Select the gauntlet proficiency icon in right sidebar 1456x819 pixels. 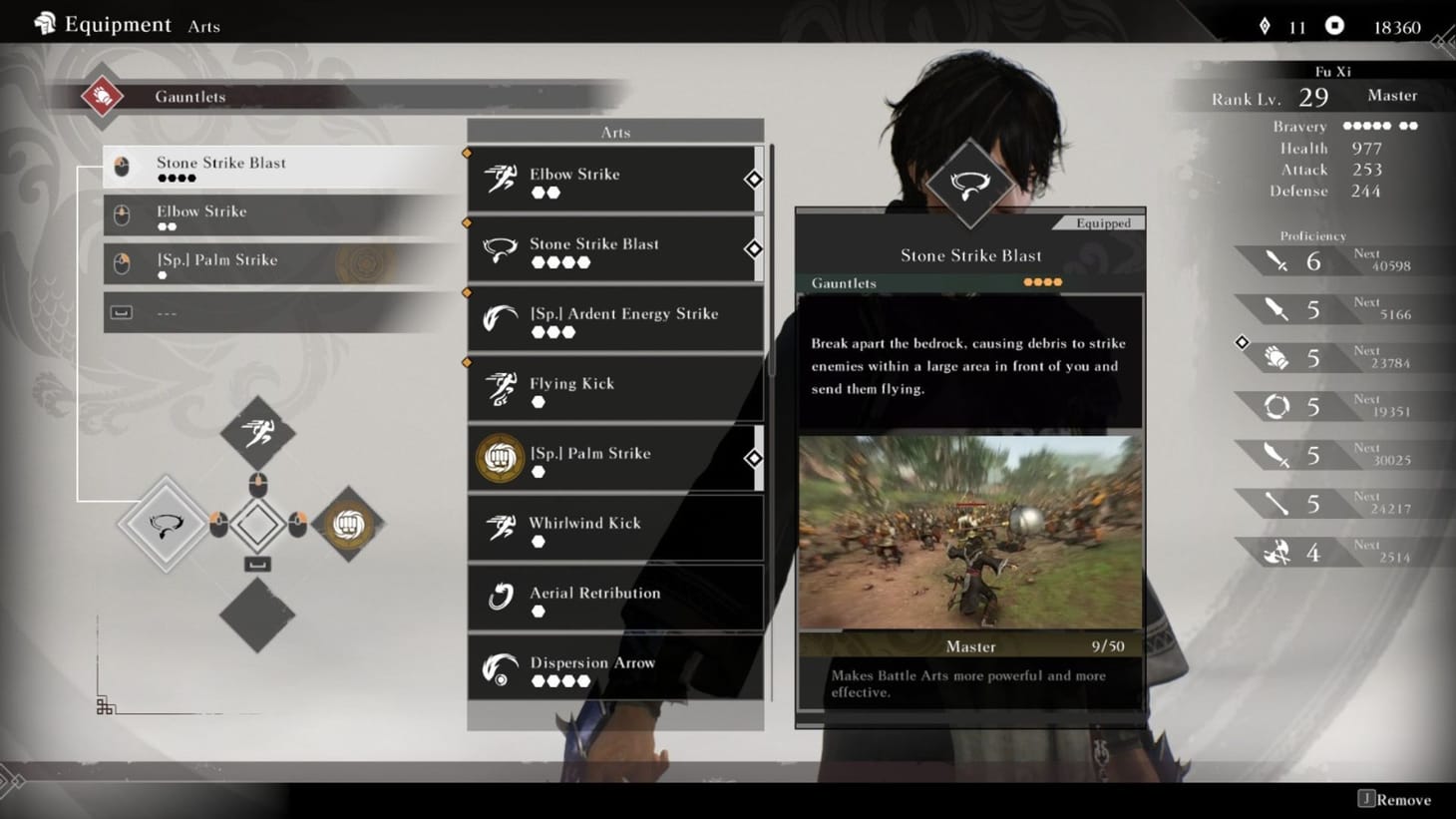[1277, 356]
